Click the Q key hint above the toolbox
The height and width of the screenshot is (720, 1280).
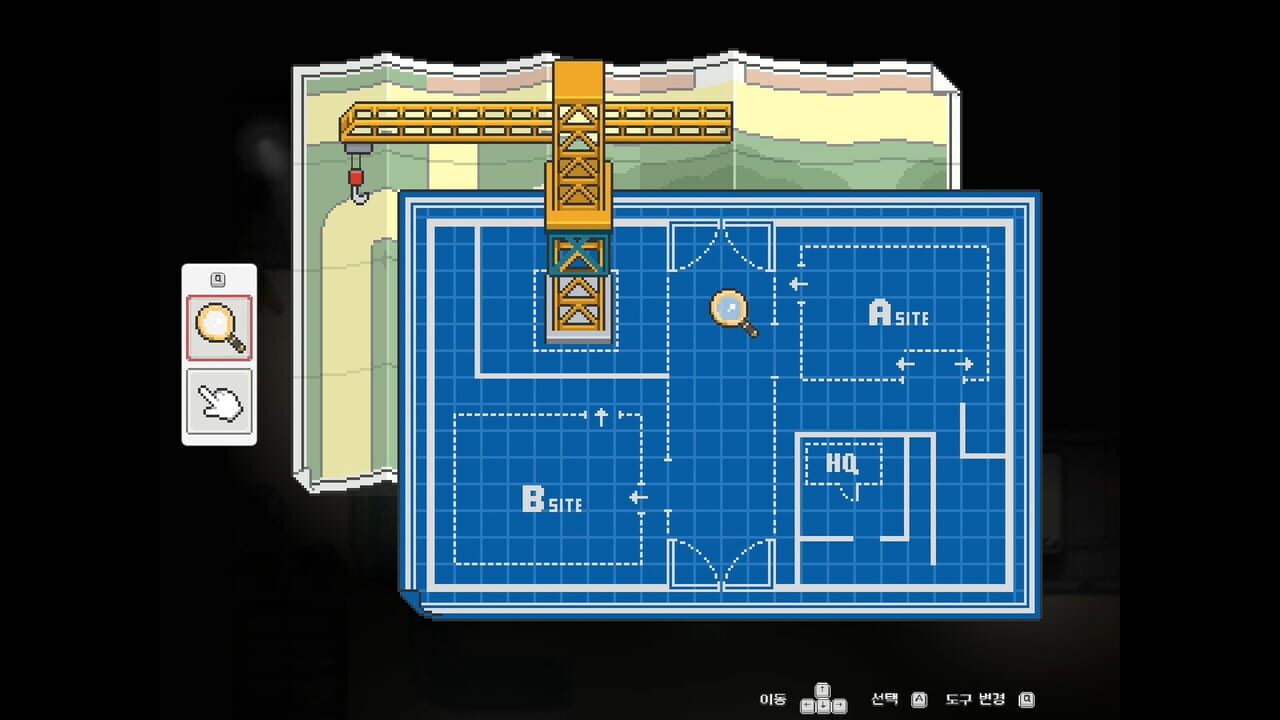click(219, 278)
